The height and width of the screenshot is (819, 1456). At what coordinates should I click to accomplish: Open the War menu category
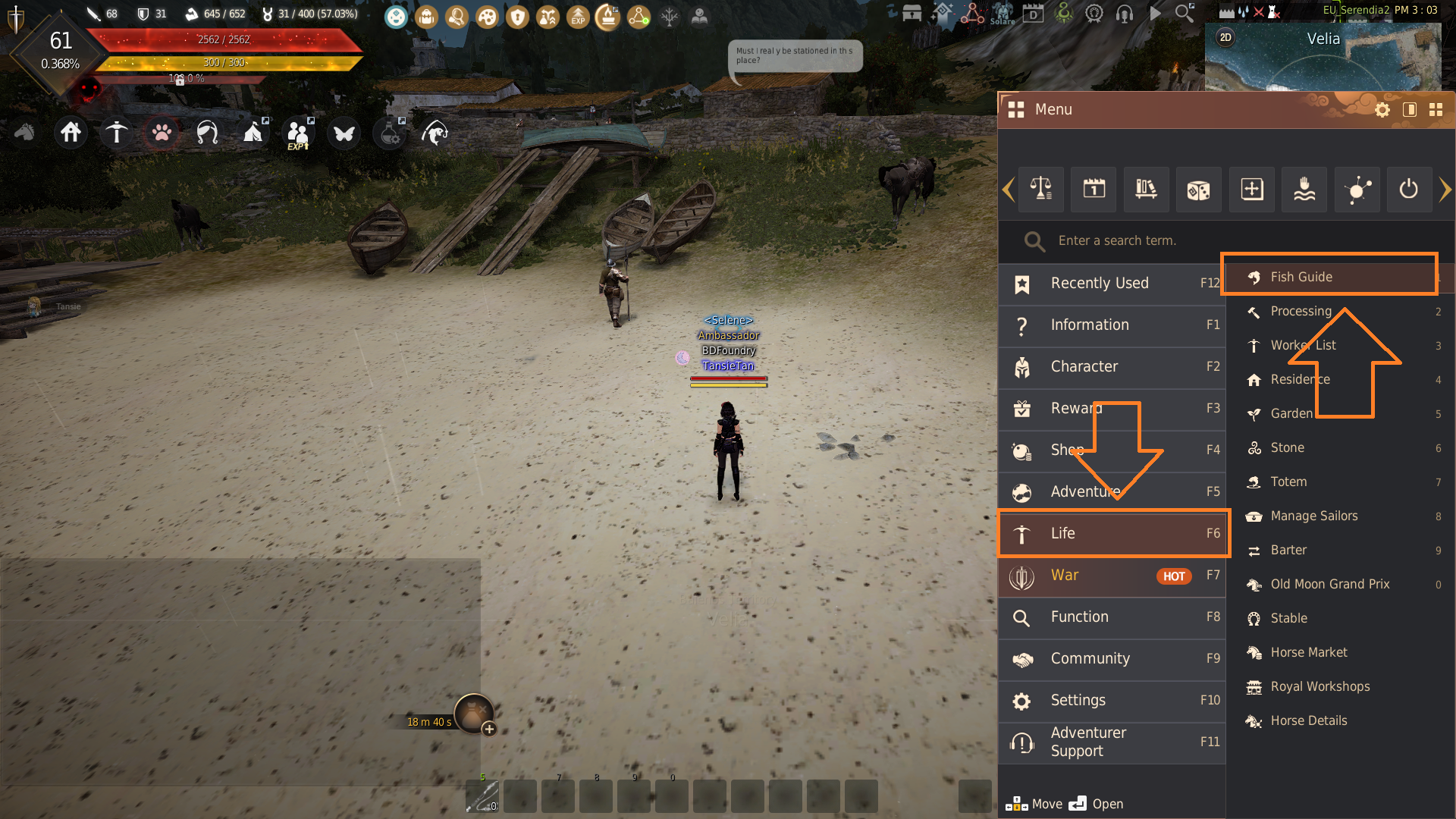pos(1112,576)
